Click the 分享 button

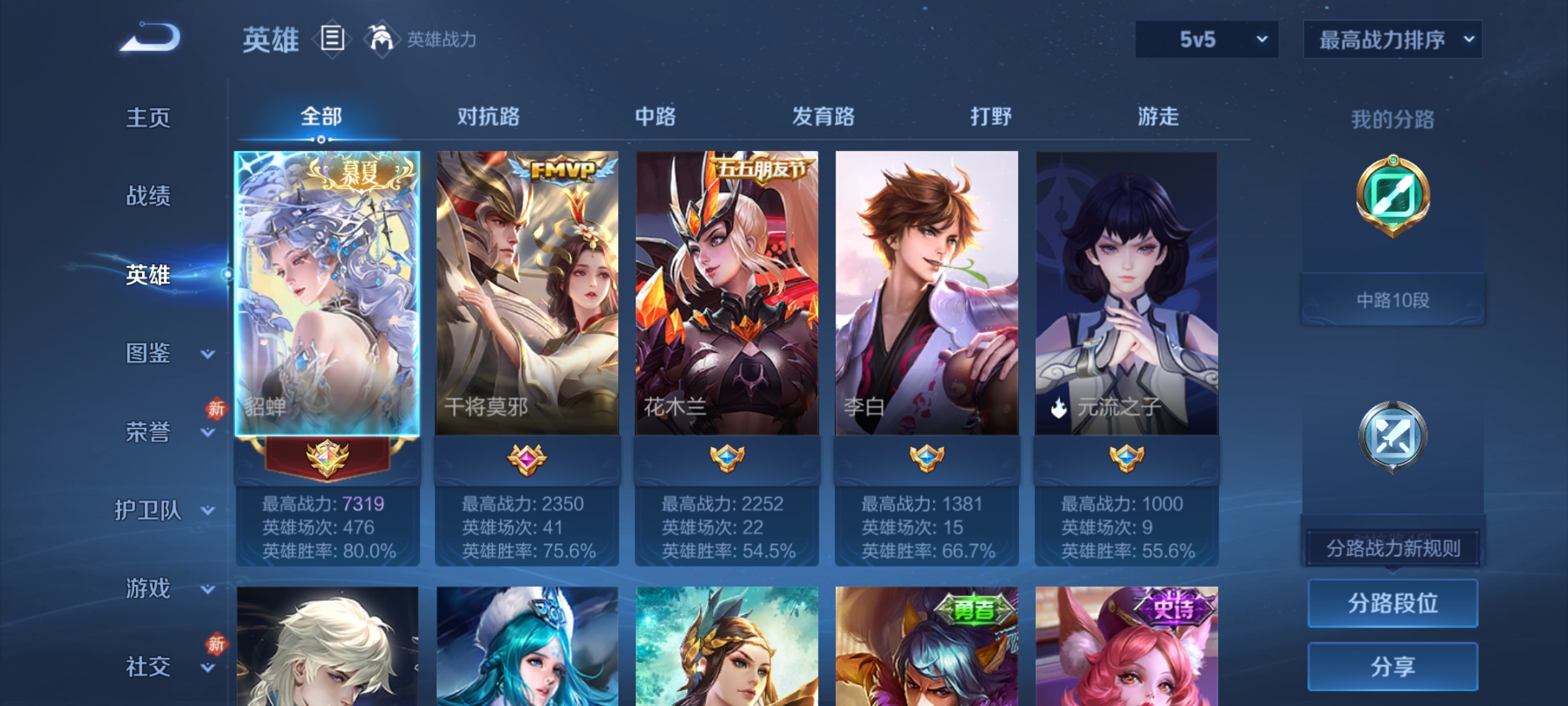pyautogui.click(x=1392, y=667)
